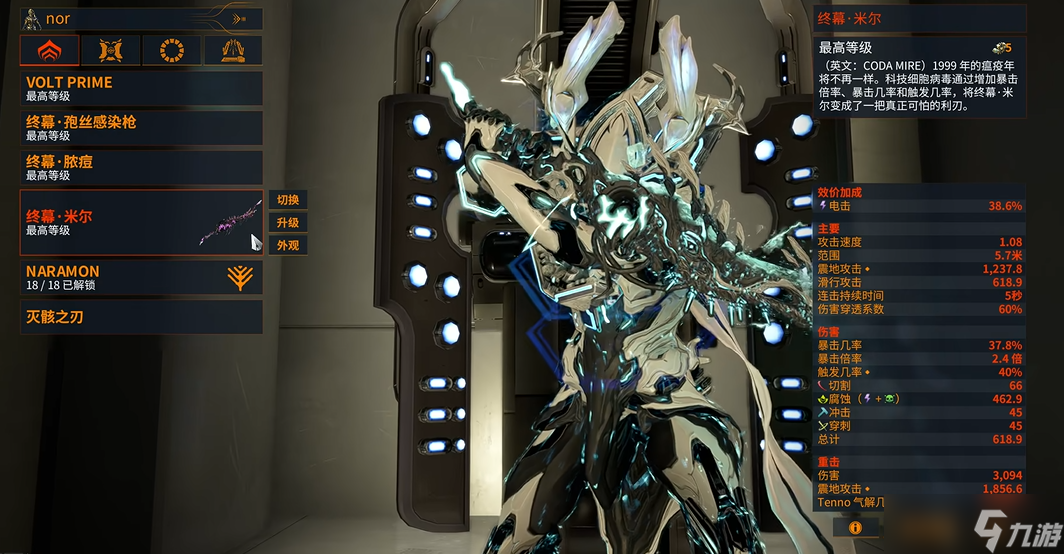Open the segmented ring icon tab
This screenshot has width=1064, height=554.
tap(172, 50)
